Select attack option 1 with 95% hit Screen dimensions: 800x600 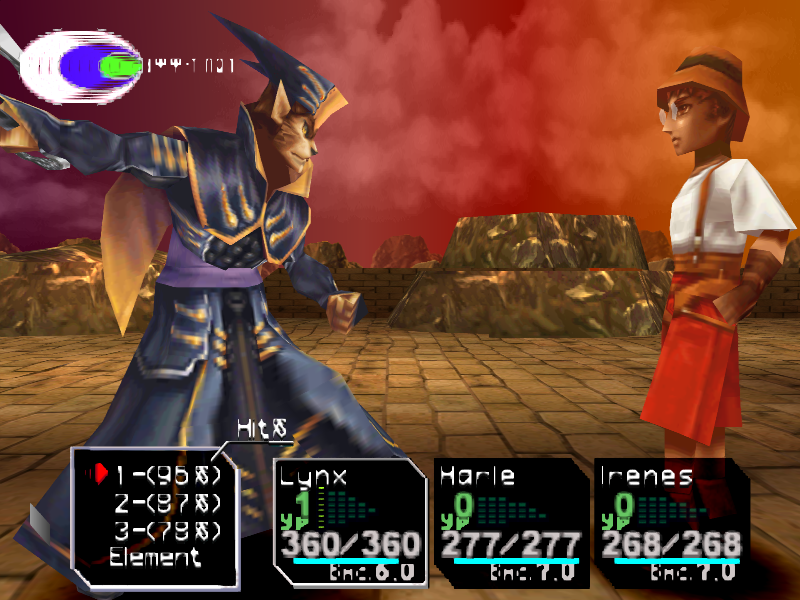(166, 473)
